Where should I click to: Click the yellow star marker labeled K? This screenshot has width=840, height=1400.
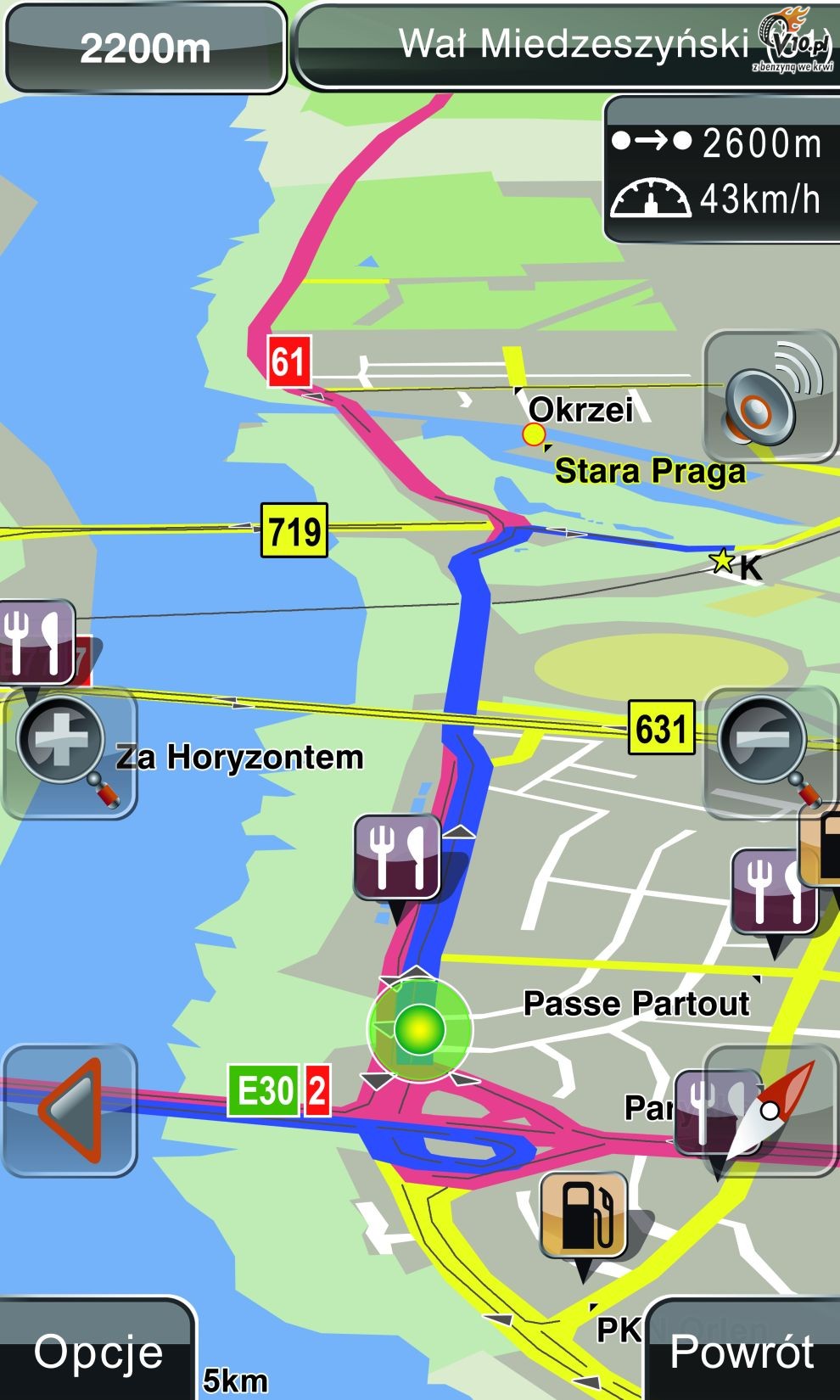[x=723, y=560]
